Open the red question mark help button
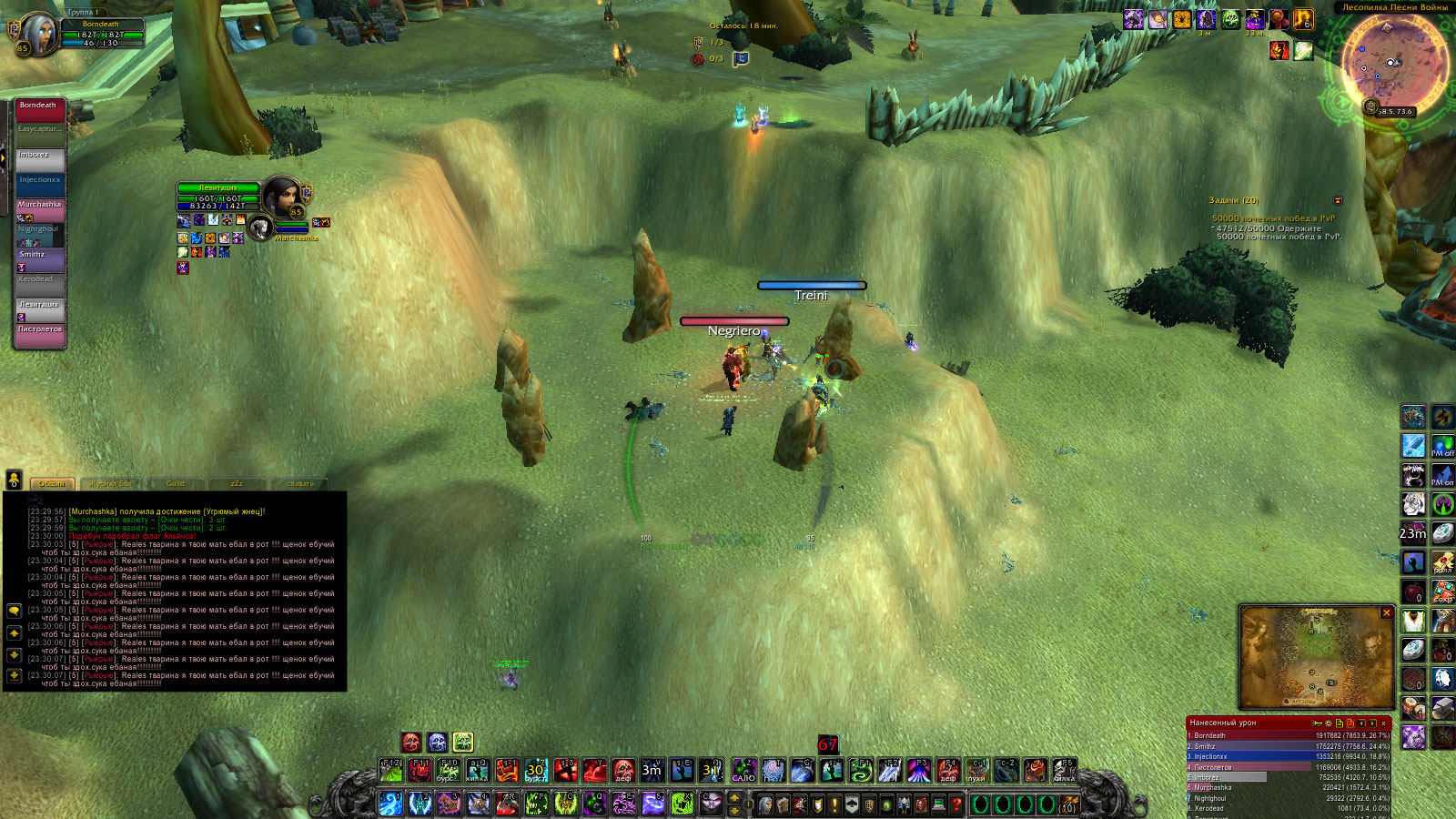 956,804
